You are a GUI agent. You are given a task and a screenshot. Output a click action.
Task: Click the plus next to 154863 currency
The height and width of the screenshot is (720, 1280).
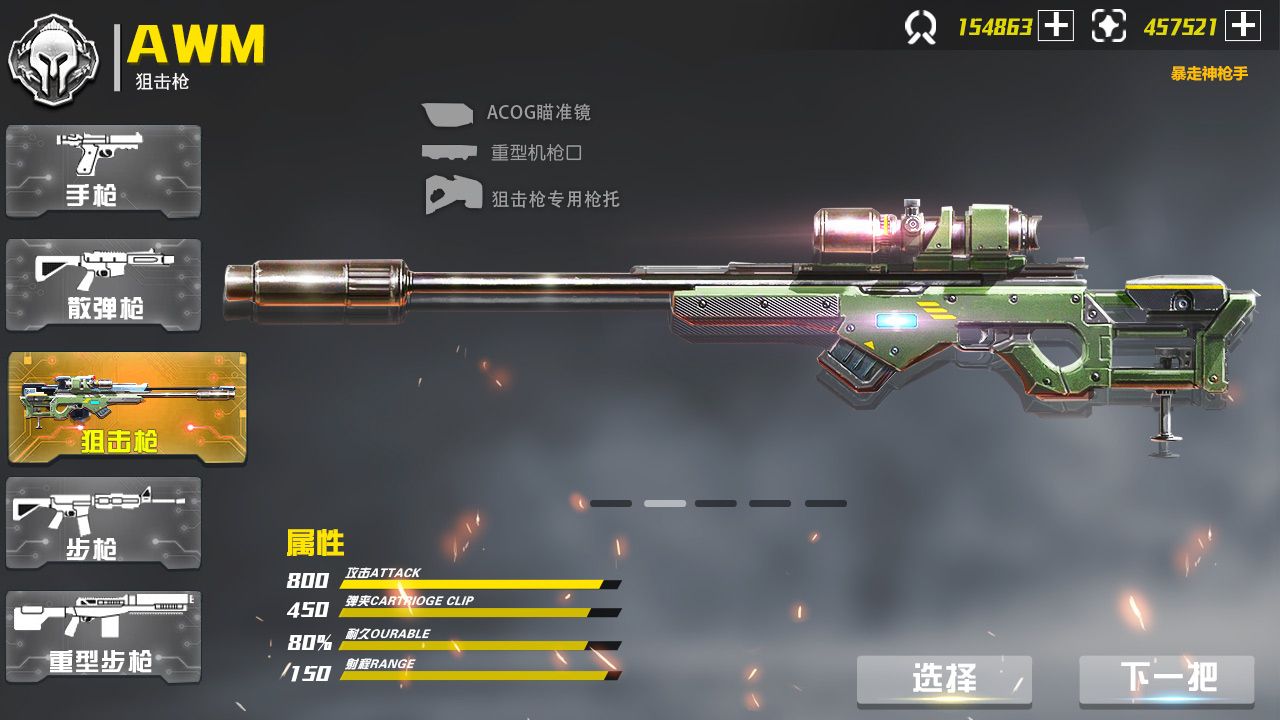tap(1057, 26)
